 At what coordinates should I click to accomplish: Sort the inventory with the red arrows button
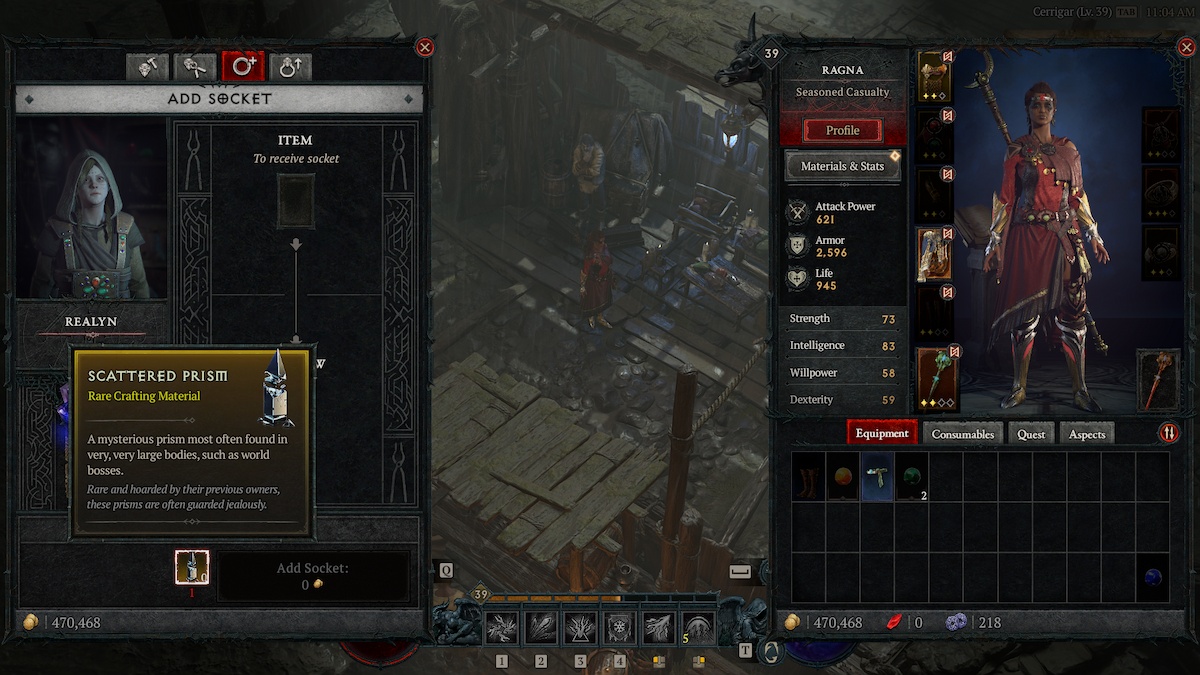(x=1168, y=433)
